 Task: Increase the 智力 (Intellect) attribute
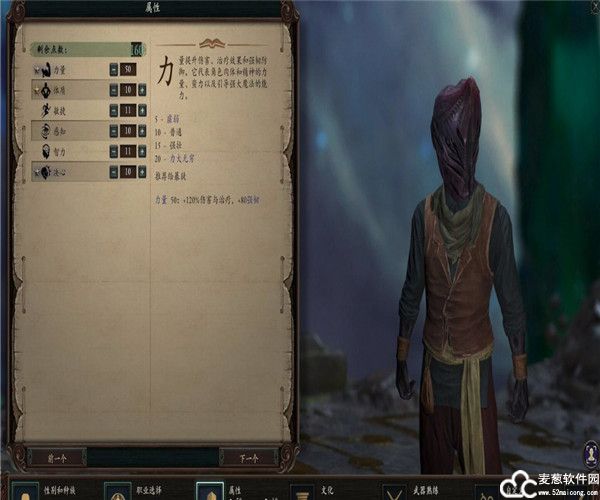[142, 151]
